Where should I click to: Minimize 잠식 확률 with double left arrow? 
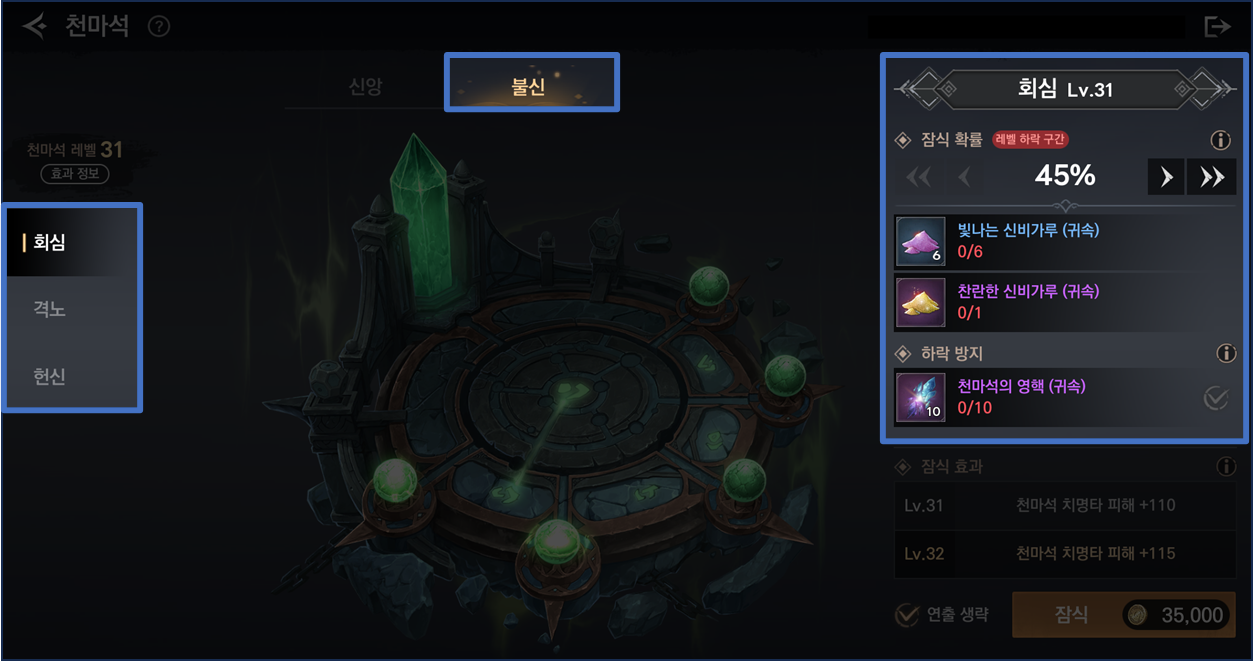[918, 177]
